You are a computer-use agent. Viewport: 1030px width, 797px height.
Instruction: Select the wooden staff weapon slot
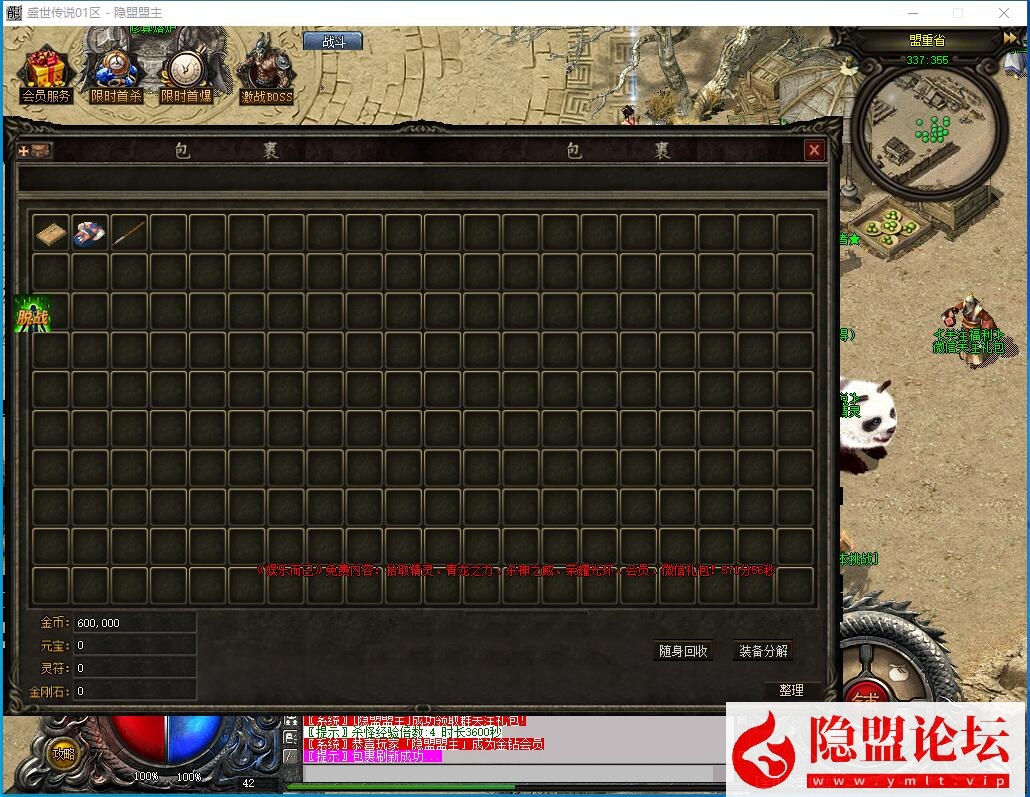coord(129,233)
